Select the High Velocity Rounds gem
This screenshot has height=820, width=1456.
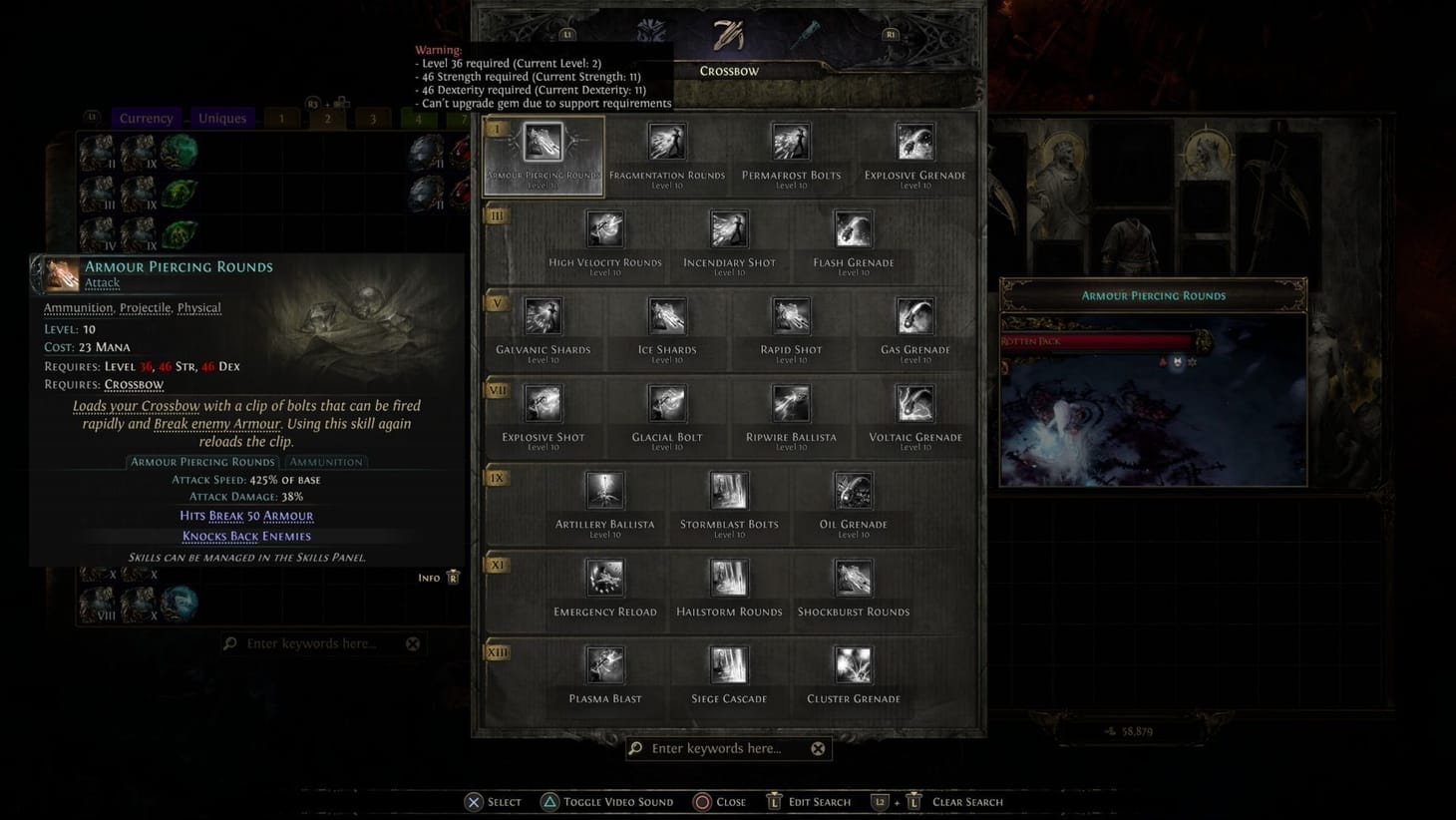click(604, 228)
